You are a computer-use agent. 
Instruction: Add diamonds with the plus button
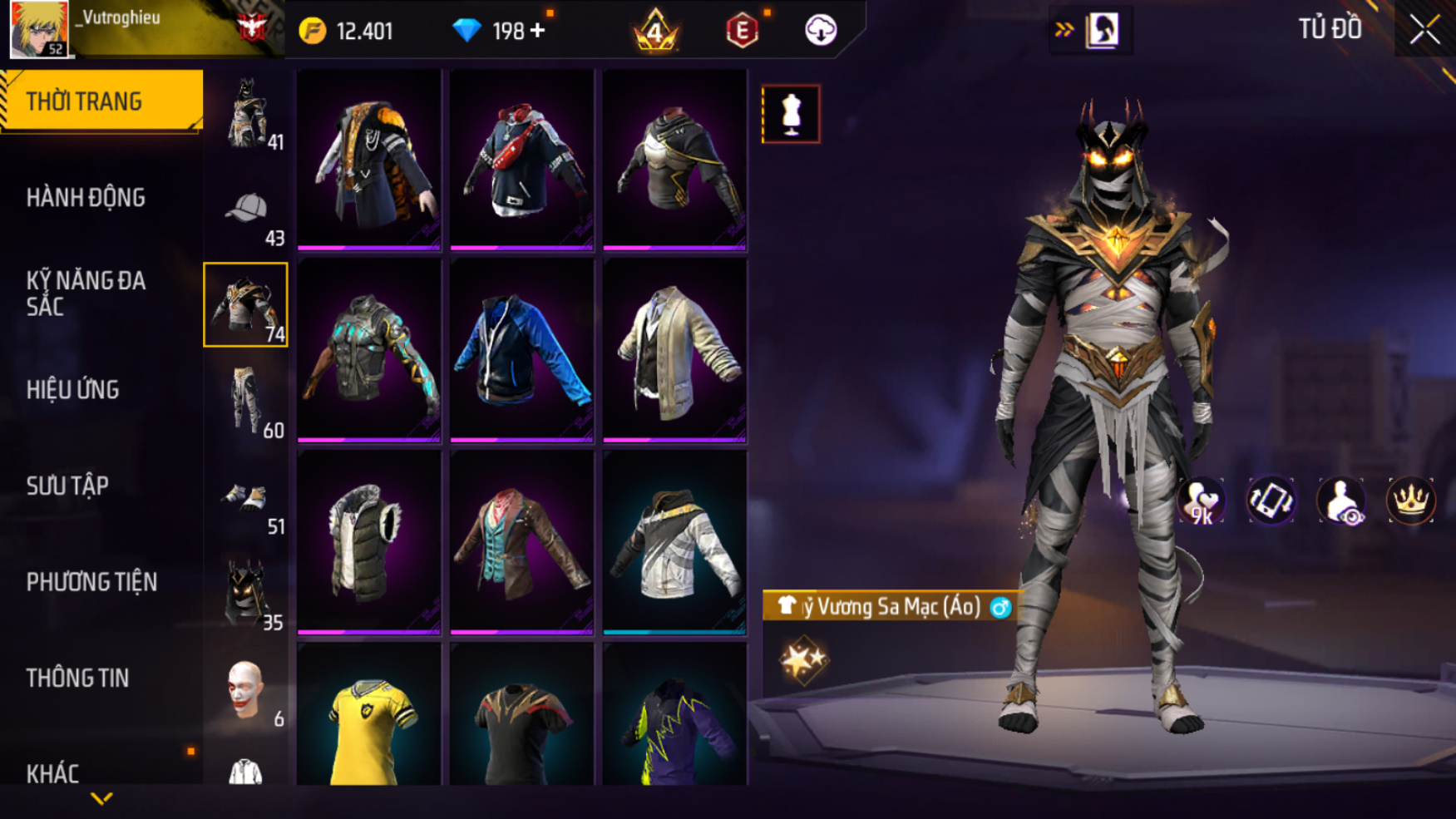[538, 31]
